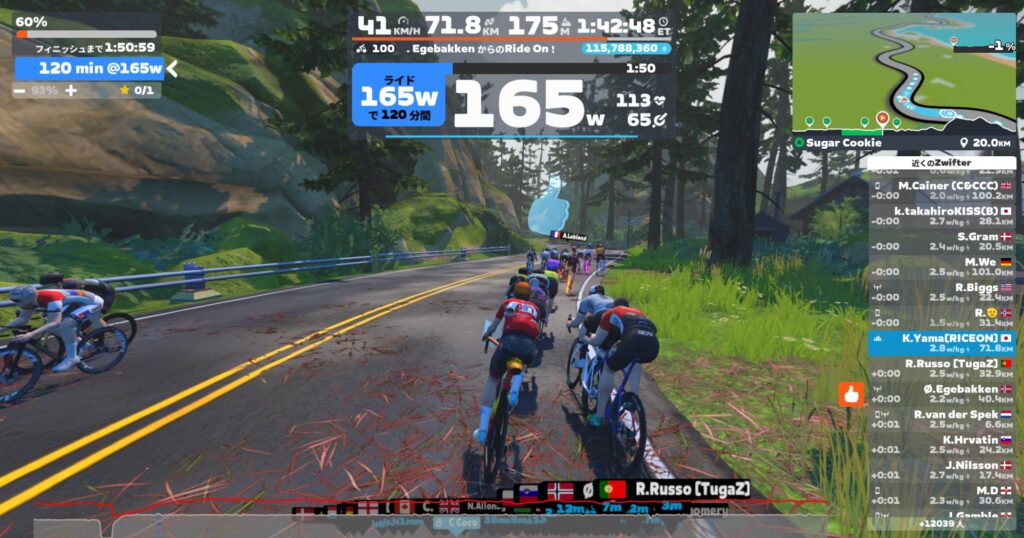
Task: Click the highlighted K.Yama(RICEON) row
Action: [x=942, y=343]
